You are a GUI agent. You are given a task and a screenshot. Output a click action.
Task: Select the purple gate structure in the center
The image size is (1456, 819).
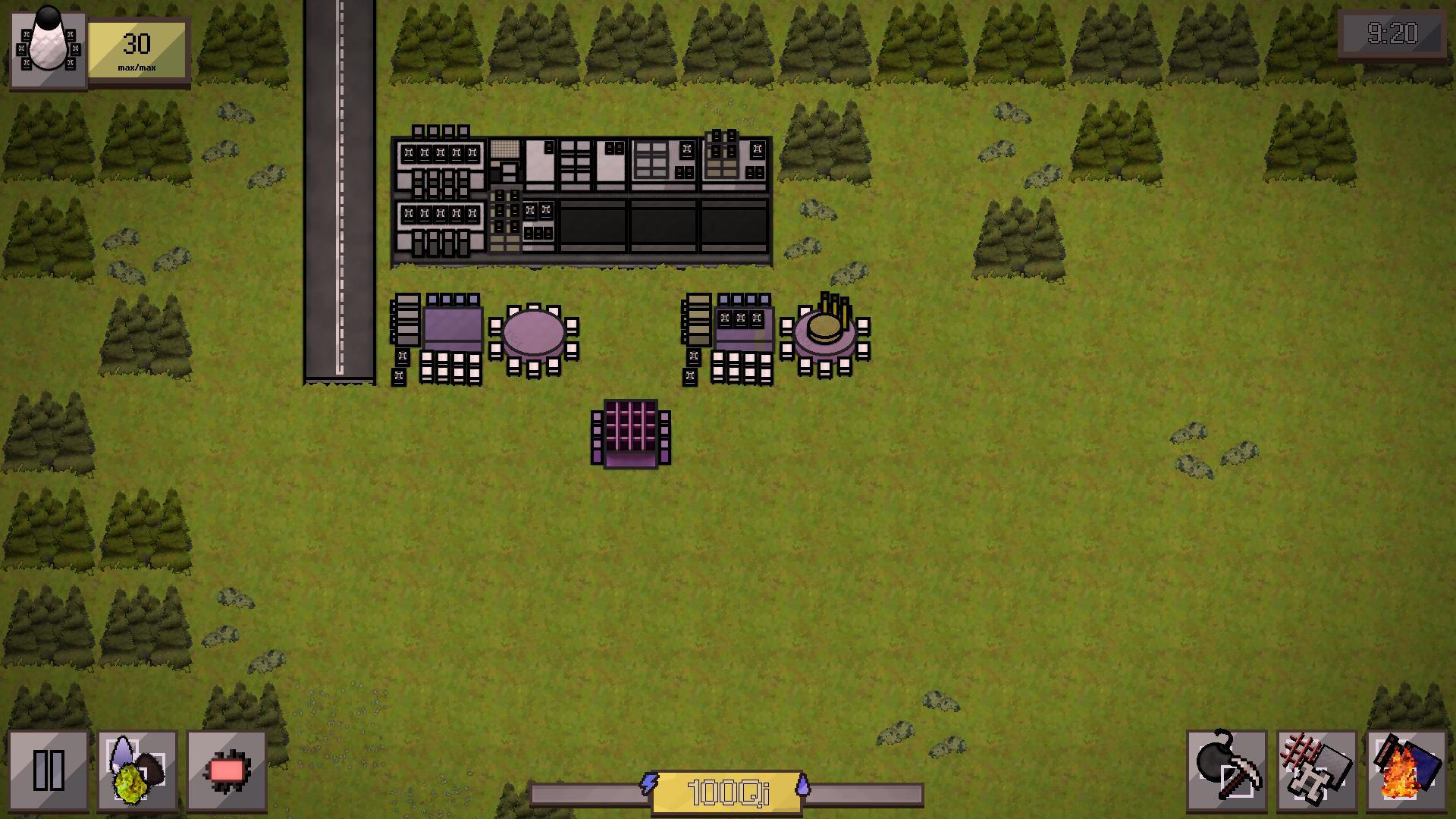(629, 435)
